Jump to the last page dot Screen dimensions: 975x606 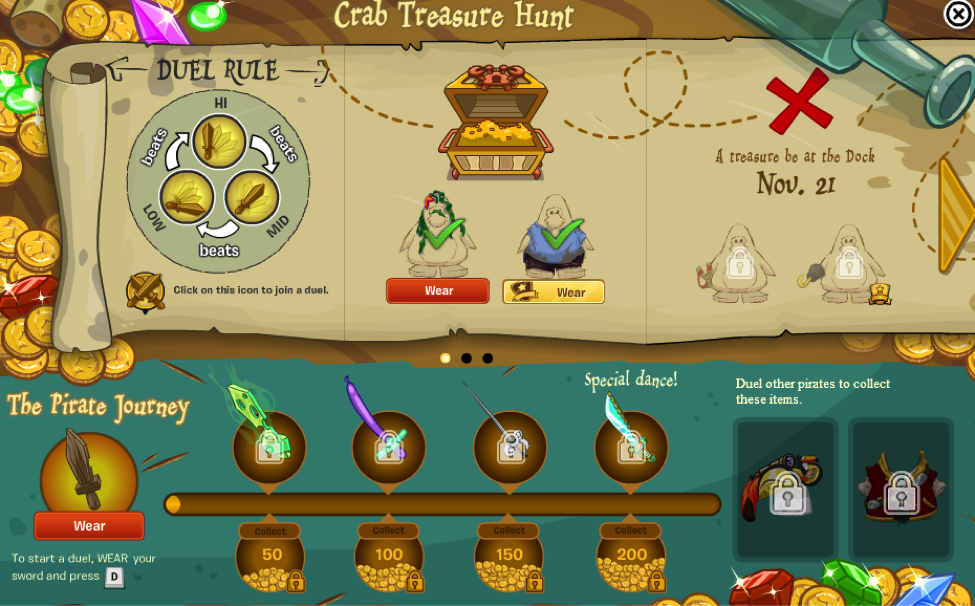click(x=488, y=358)
